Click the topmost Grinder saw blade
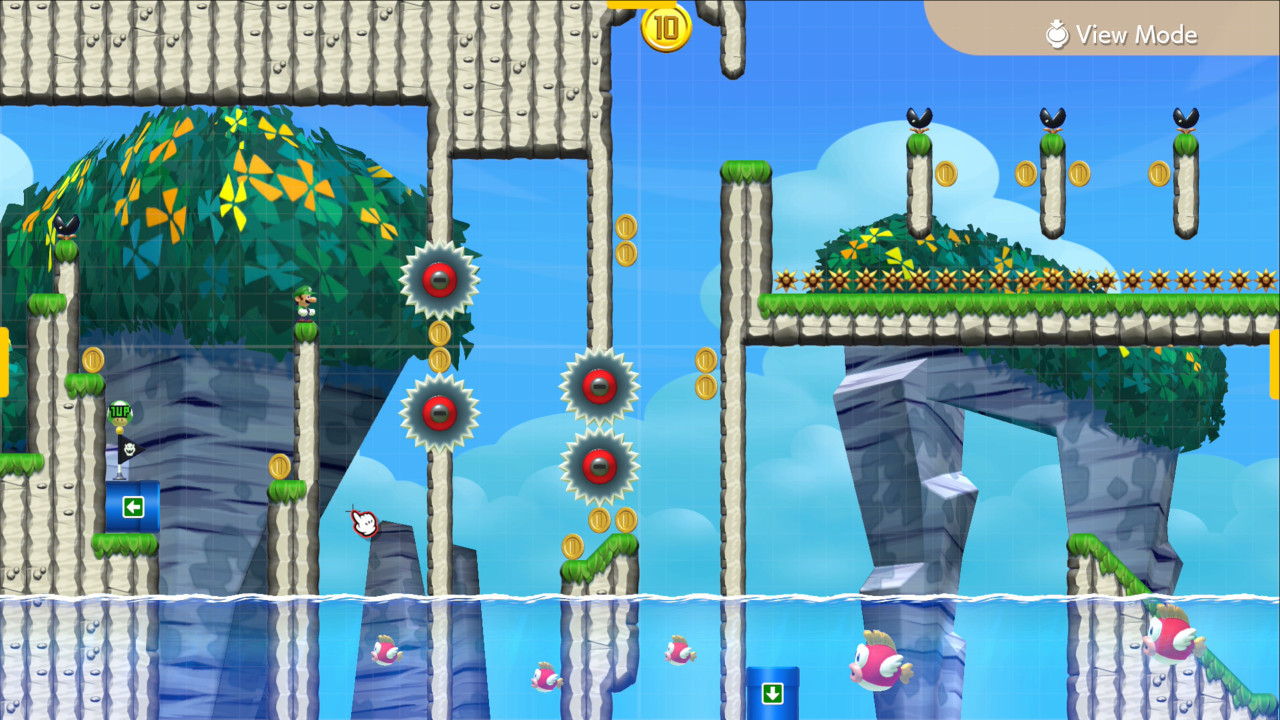Viewport: 1280px width, 720px height. (x=438, y=281)
